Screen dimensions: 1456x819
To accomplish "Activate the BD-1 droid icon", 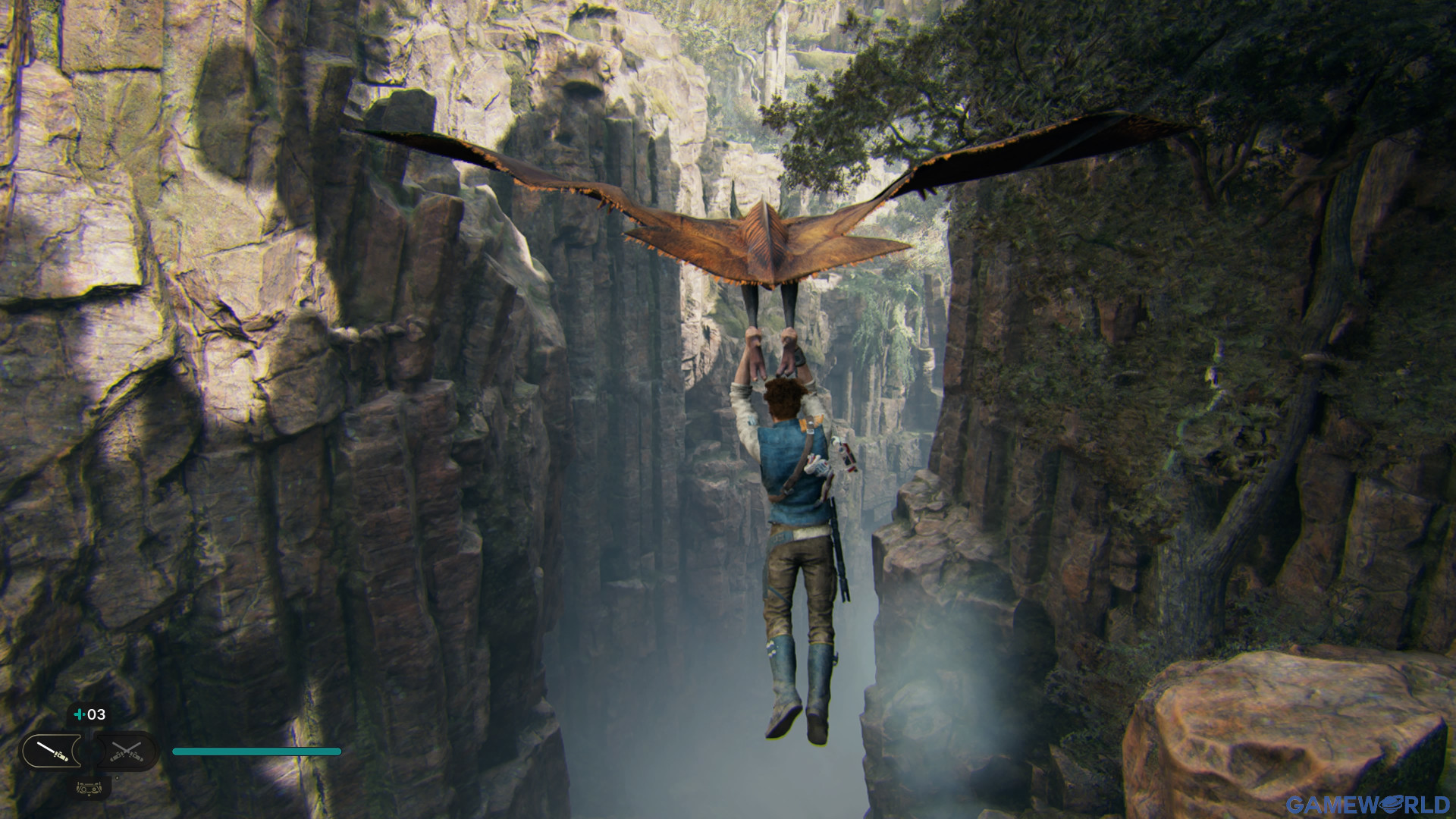I will [89, 788].
